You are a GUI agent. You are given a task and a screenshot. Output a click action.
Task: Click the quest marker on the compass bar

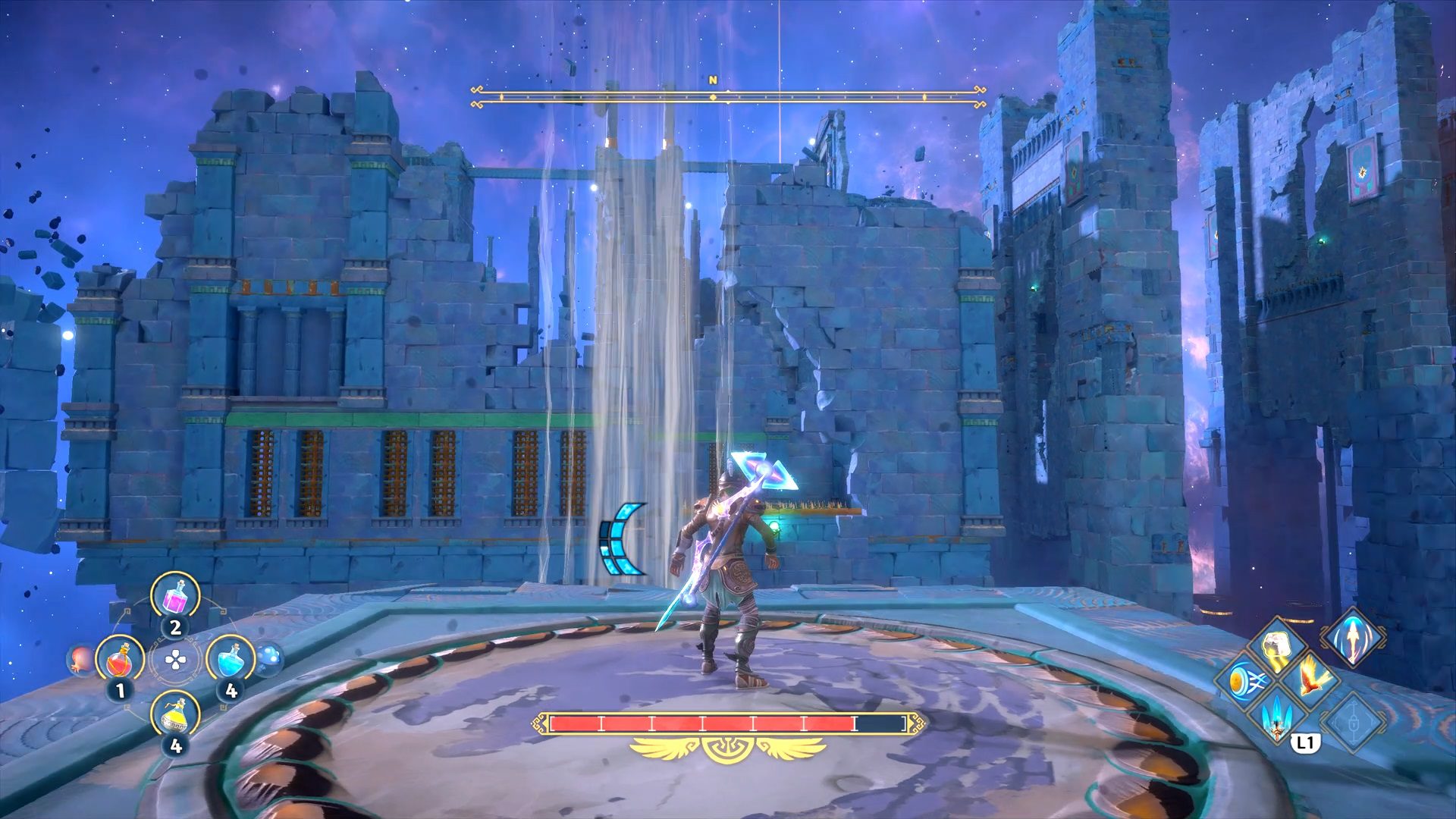(x=712, y=97)
